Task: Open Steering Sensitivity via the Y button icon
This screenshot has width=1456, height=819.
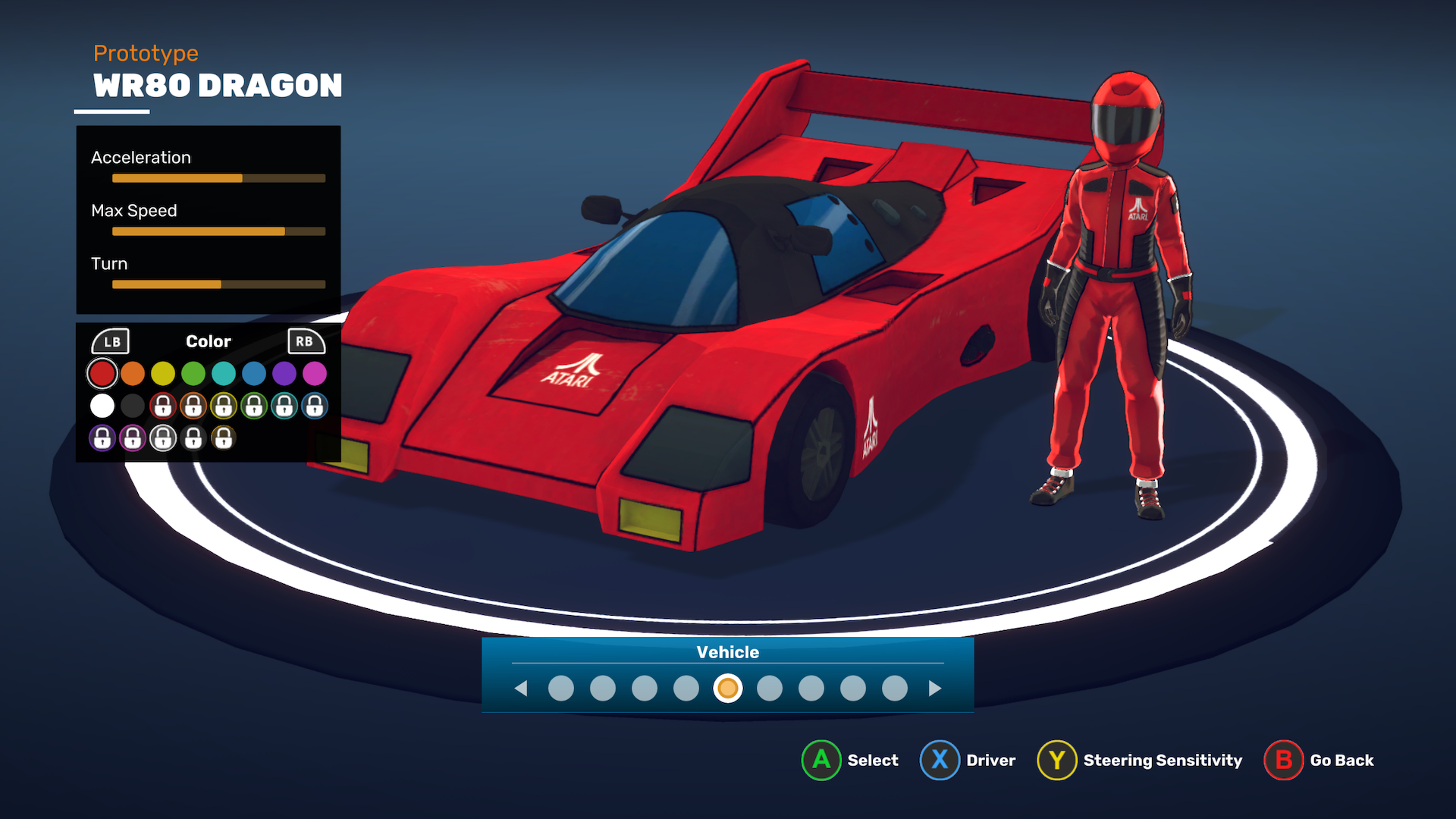Action: point(1057,760)
